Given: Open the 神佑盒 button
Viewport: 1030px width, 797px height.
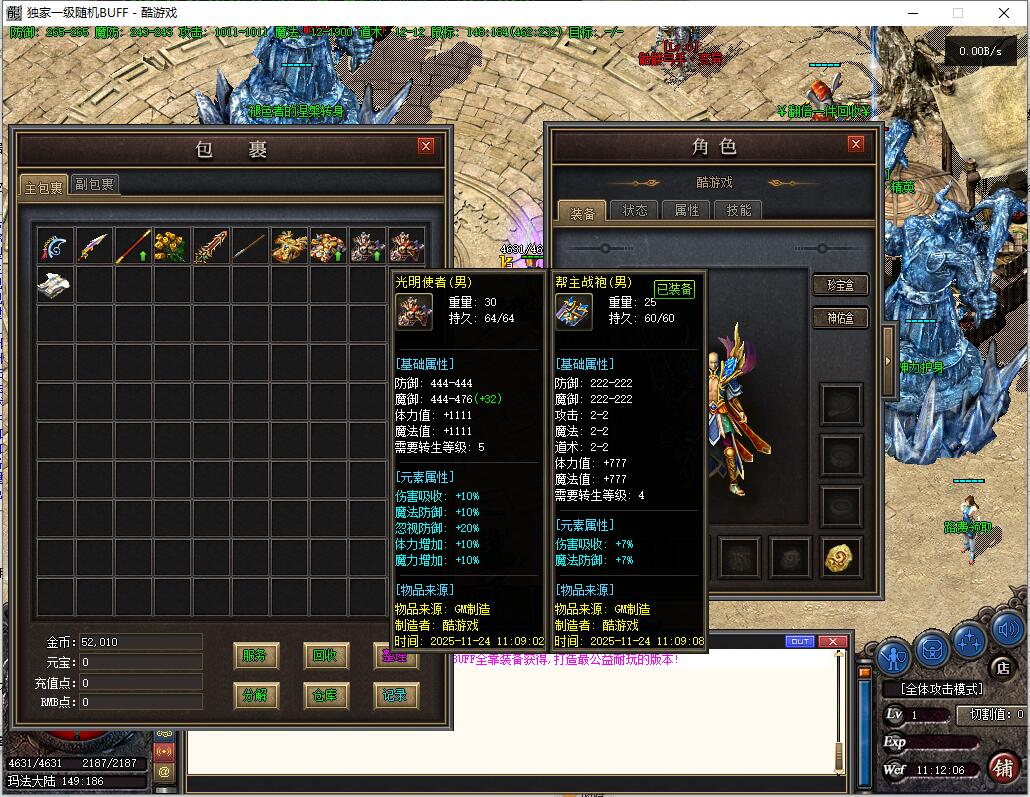Looking at the screenshot, I should (839, 318).
